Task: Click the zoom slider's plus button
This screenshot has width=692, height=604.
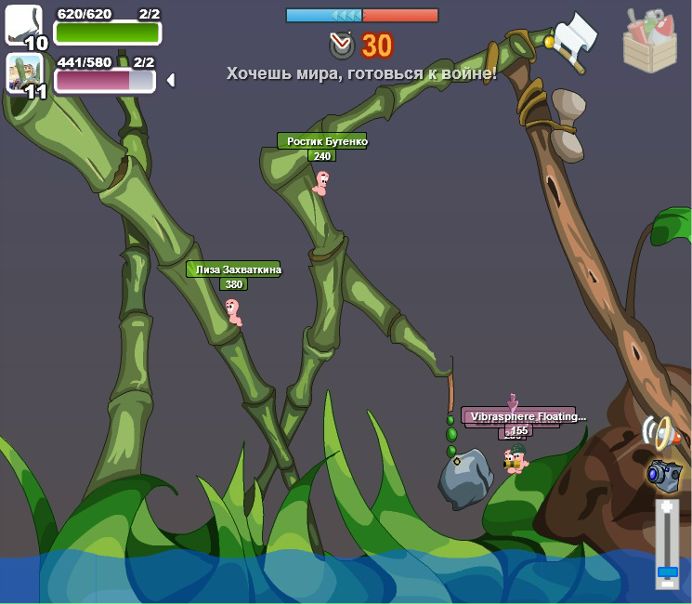Action: [667, 508]
